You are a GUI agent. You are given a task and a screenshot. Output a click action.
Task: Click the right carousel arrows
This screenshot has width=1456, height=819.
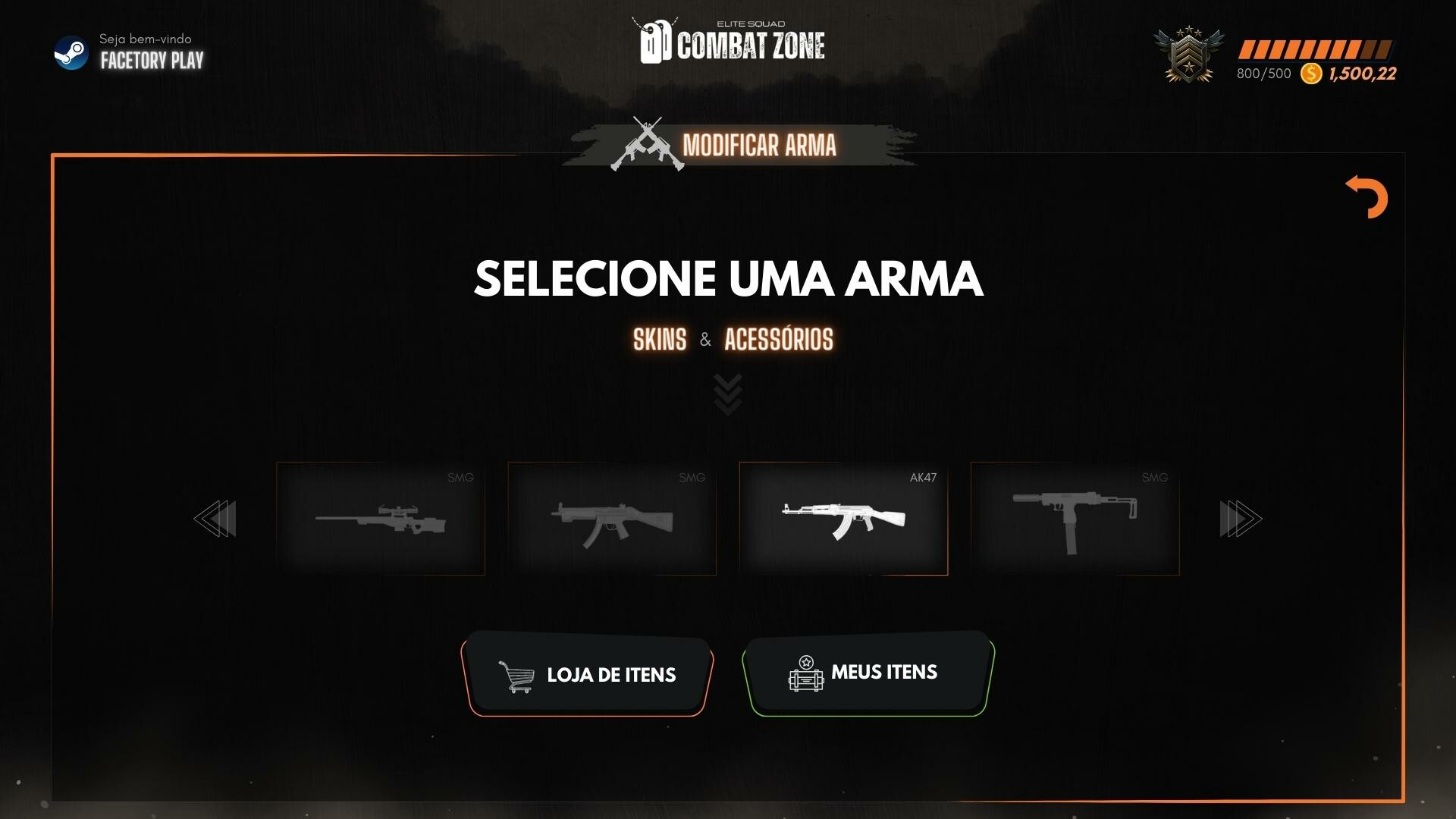tap(1241, 518)
